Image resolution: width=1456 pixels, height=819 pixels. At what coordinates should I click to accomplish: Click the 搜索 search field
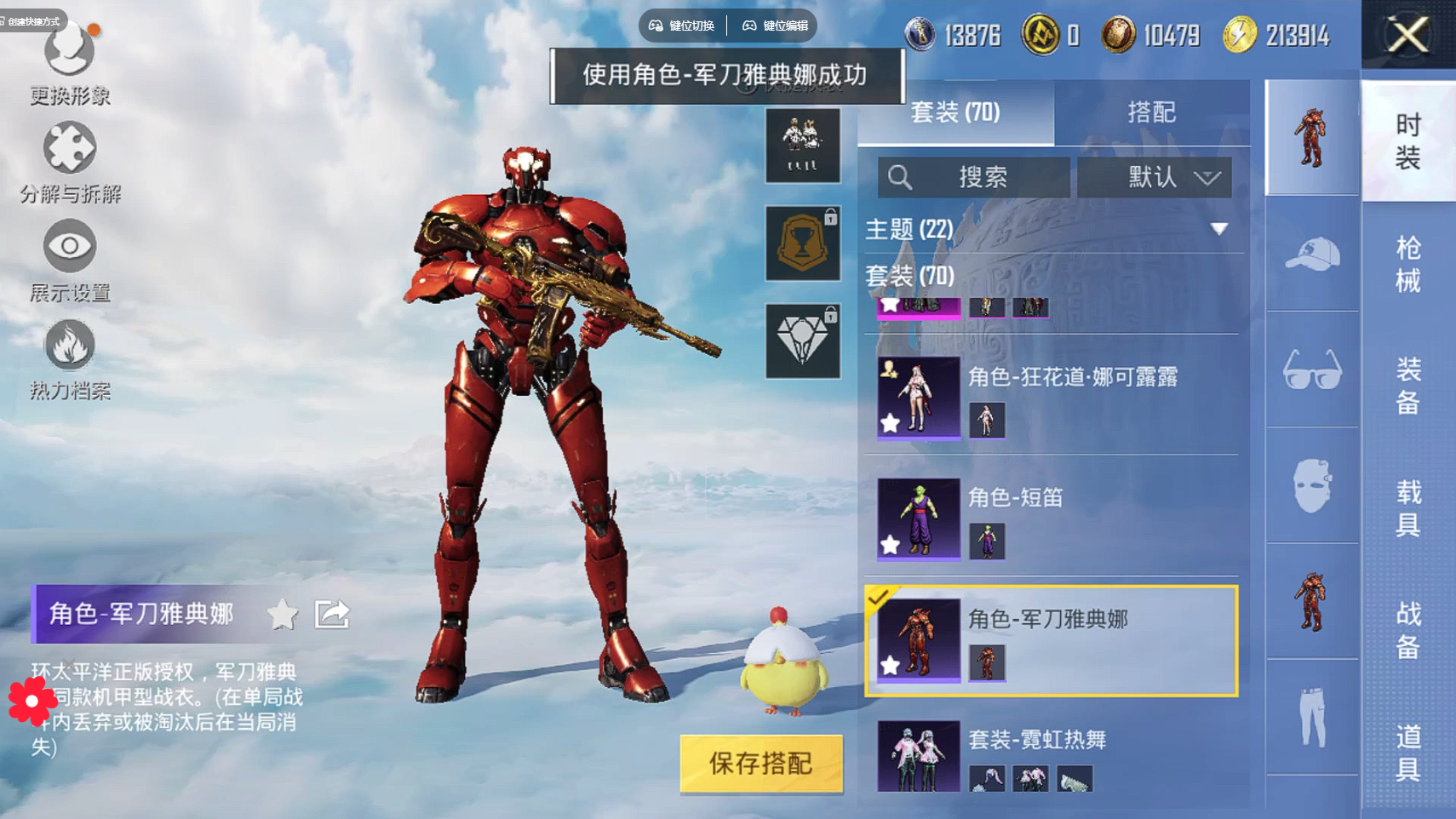coord(974,177)
